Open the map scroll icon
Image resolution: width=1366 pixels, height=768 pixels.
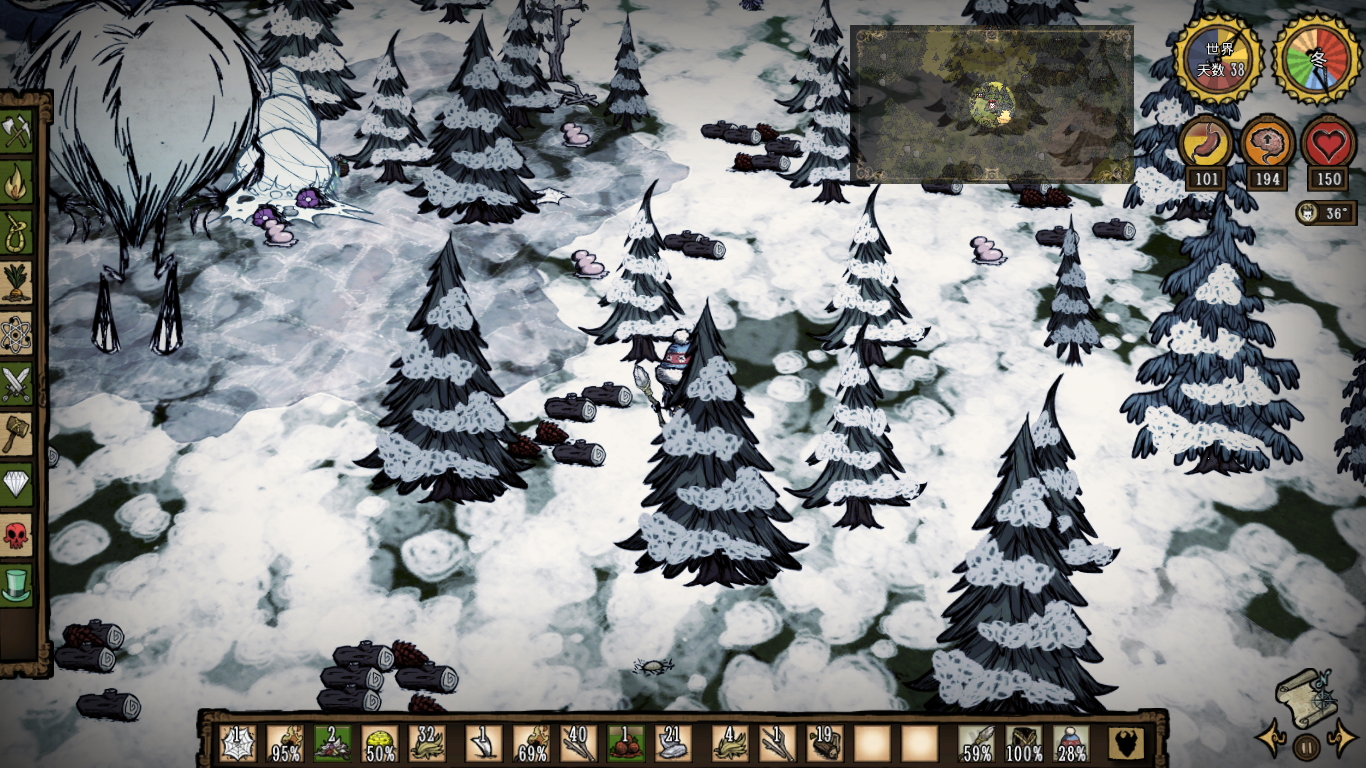tap(1305, 697)
